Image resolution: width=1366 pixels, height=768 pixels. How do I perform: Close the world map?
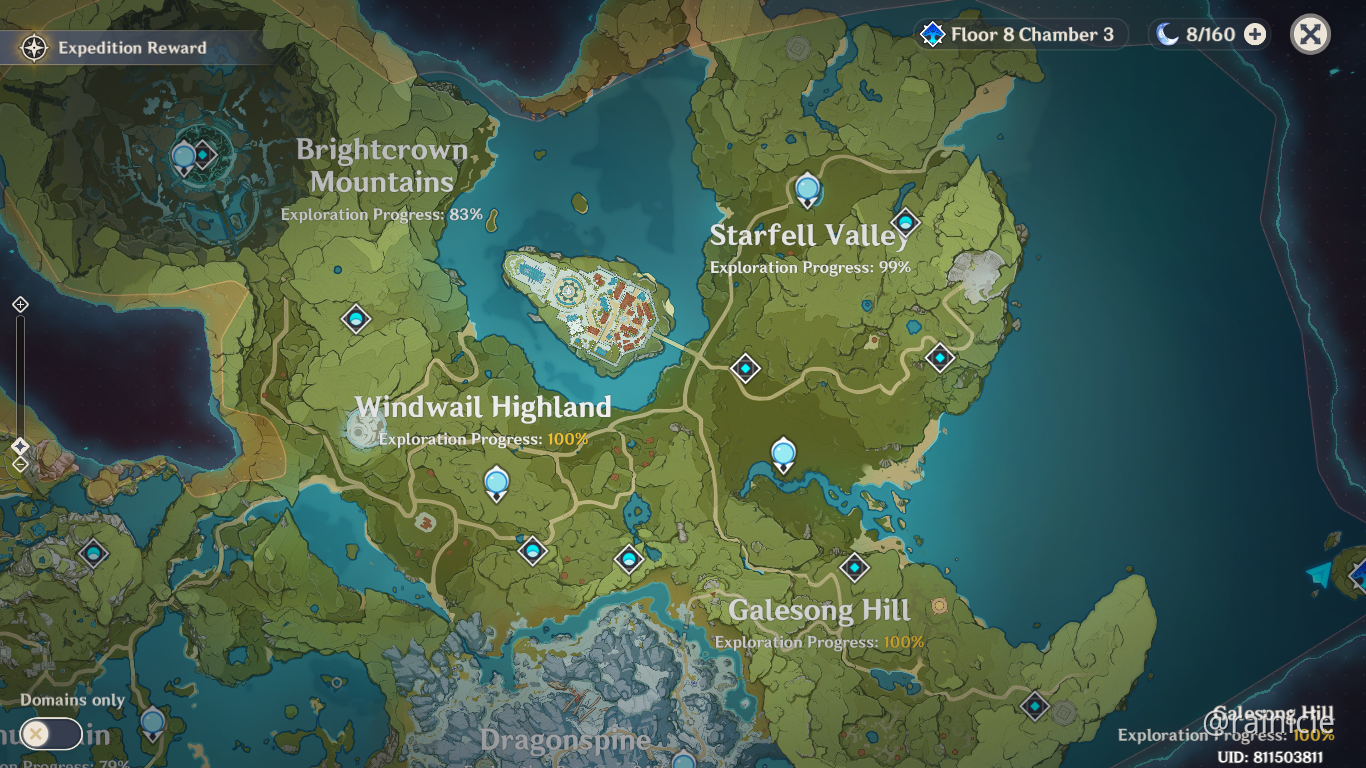(x=1310, y=35)
